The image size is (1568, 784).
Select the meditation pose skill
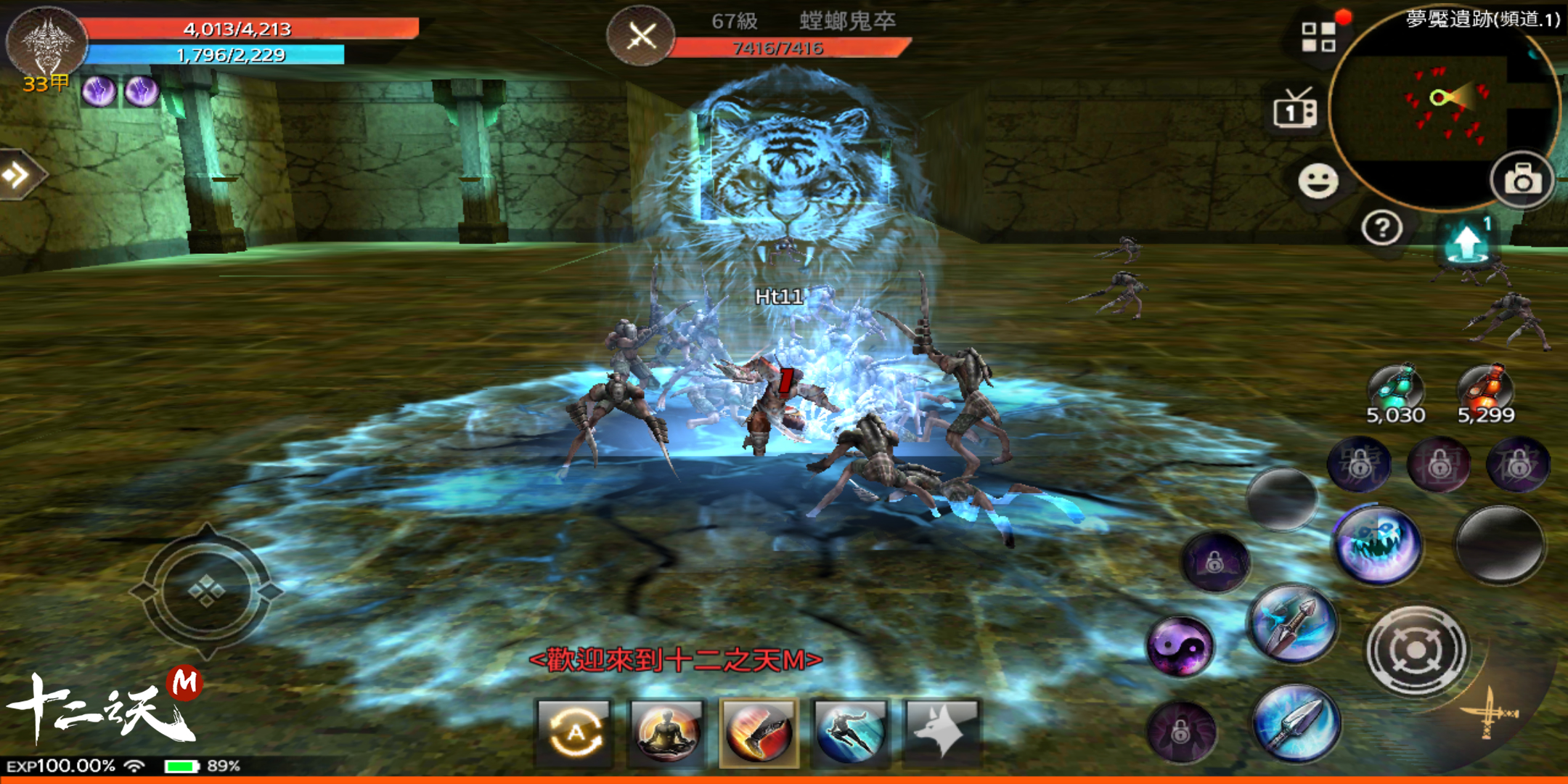pos(666,732)
